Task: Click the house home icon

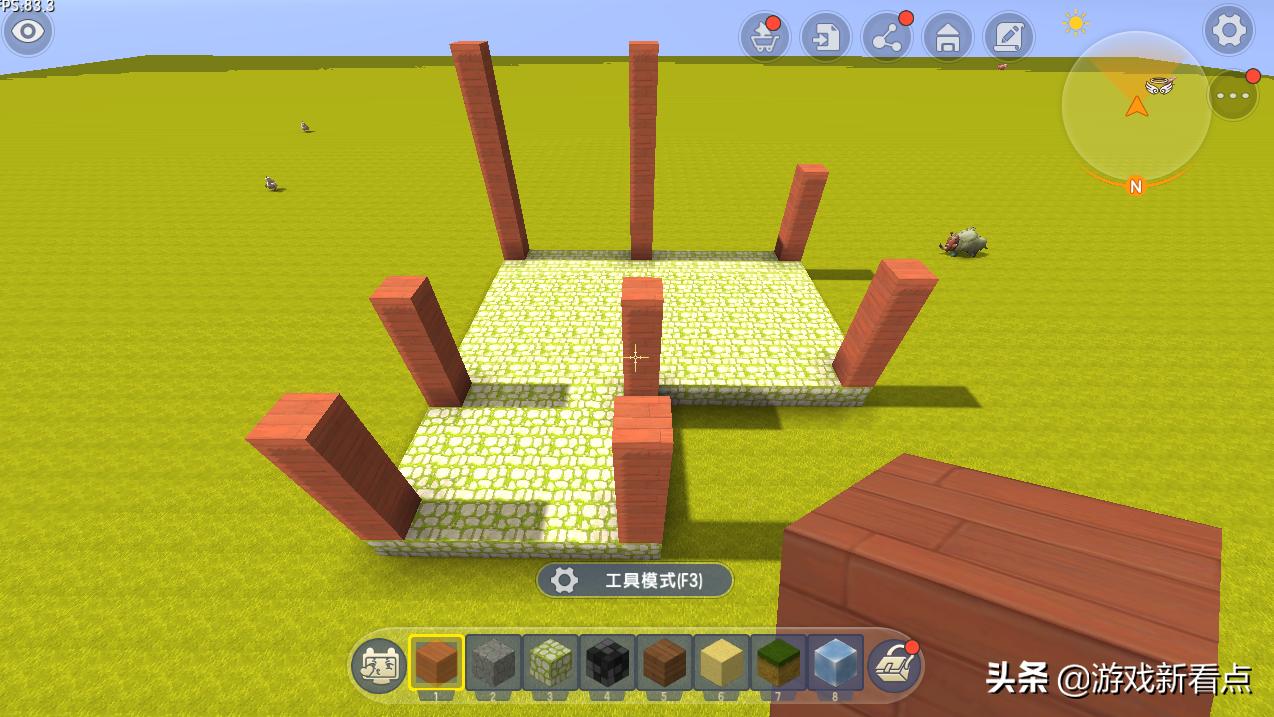Action: (947, 38)
